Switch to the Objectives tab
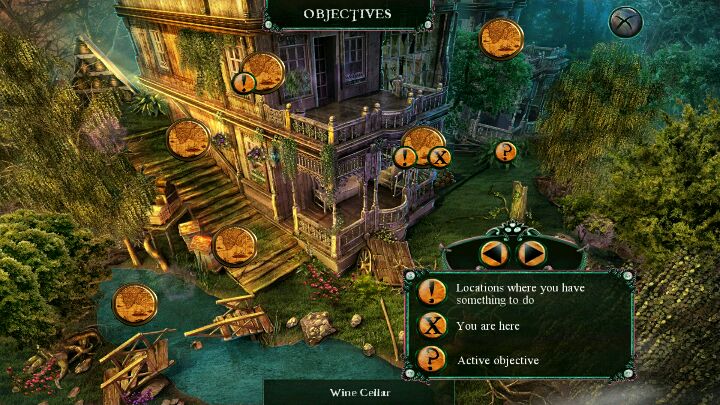 pos(347,14)
